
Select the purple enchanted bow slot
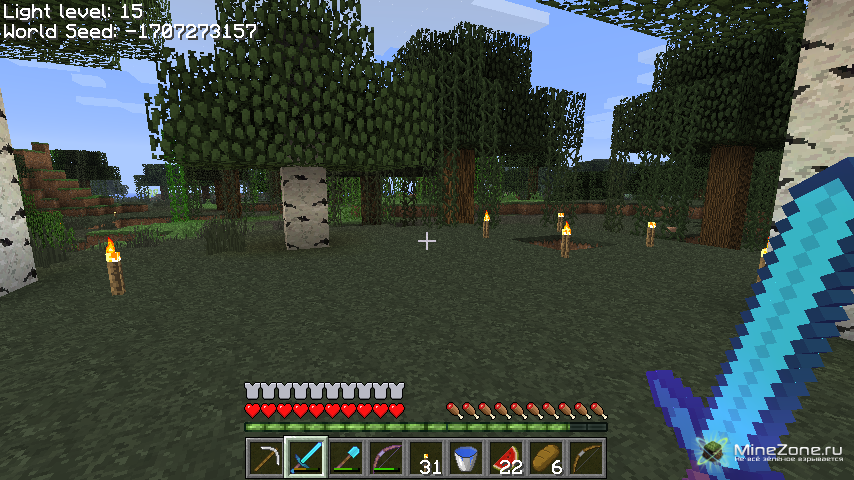[385, 458]
